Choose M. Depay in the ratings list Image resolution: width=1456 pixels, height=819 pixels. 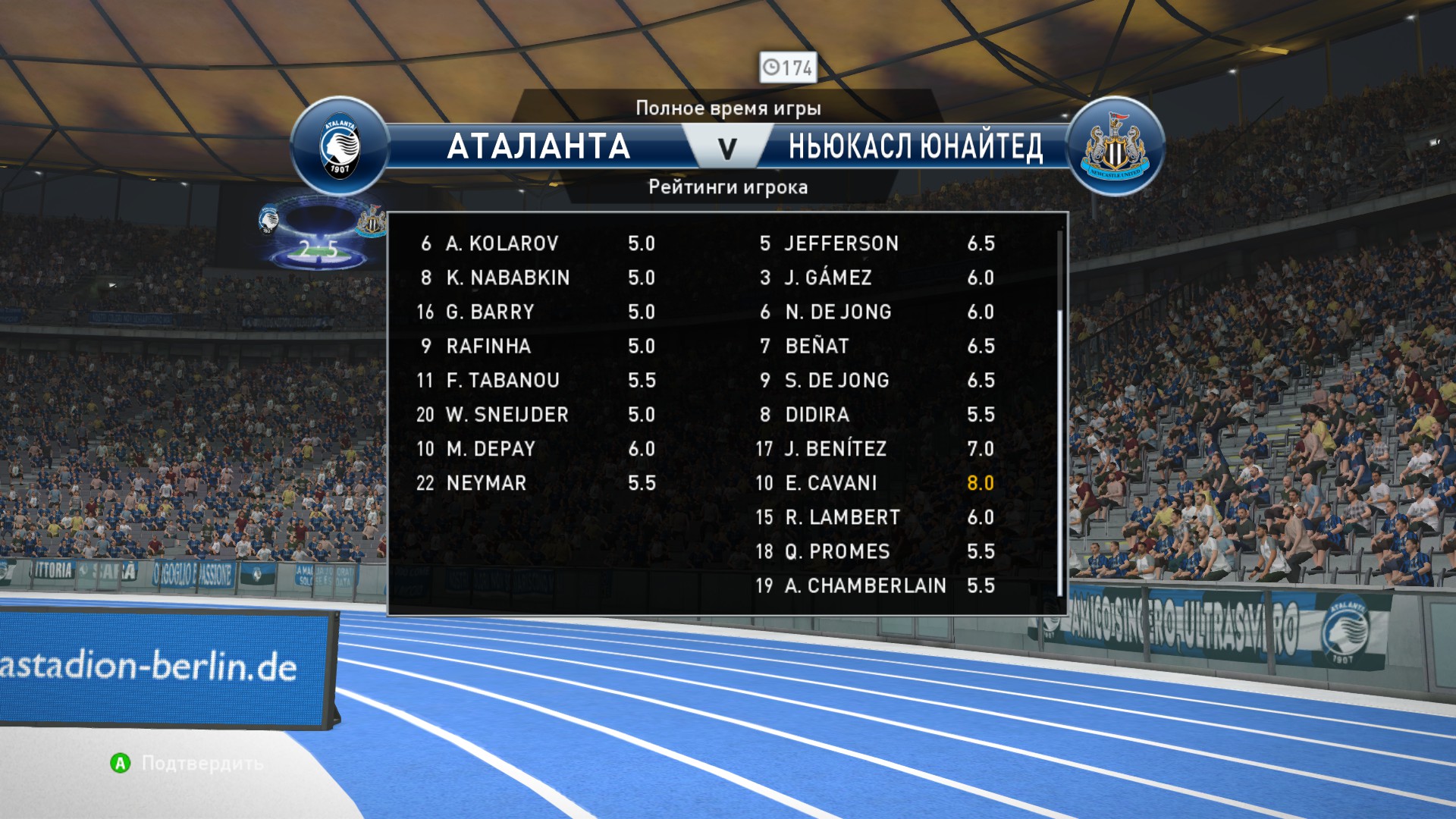tap(535, 449)
